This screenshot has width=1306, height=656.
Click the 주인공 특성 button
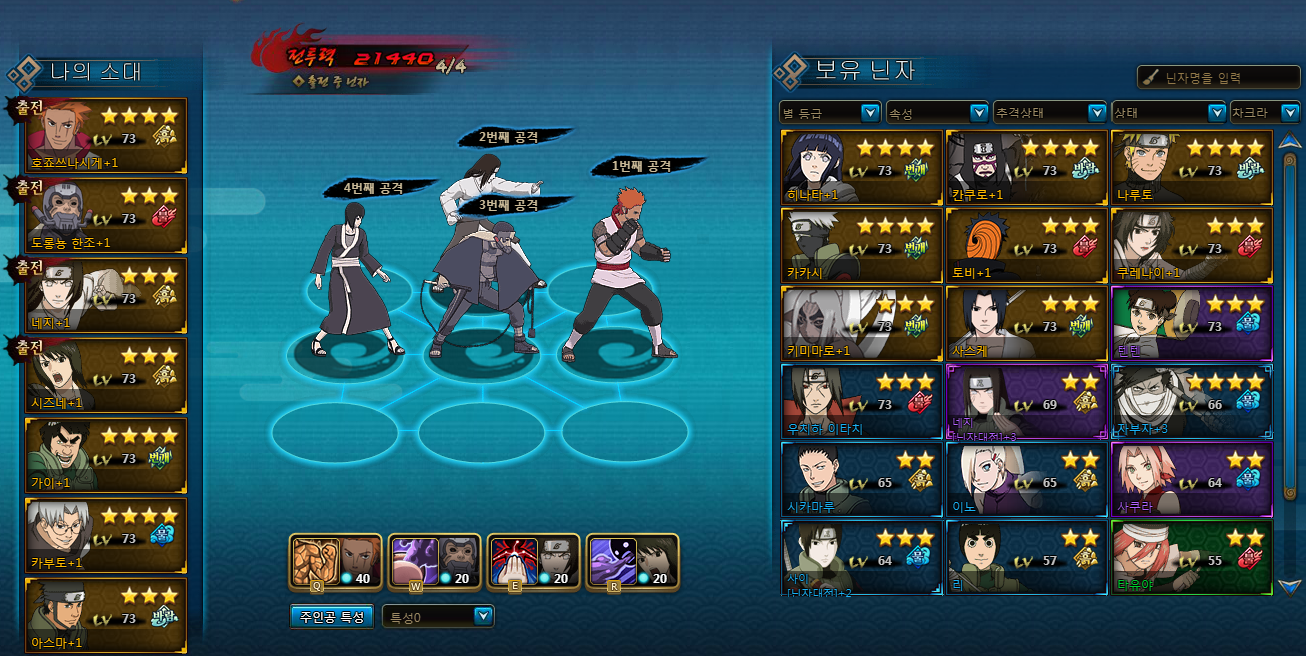pos(333,616)
